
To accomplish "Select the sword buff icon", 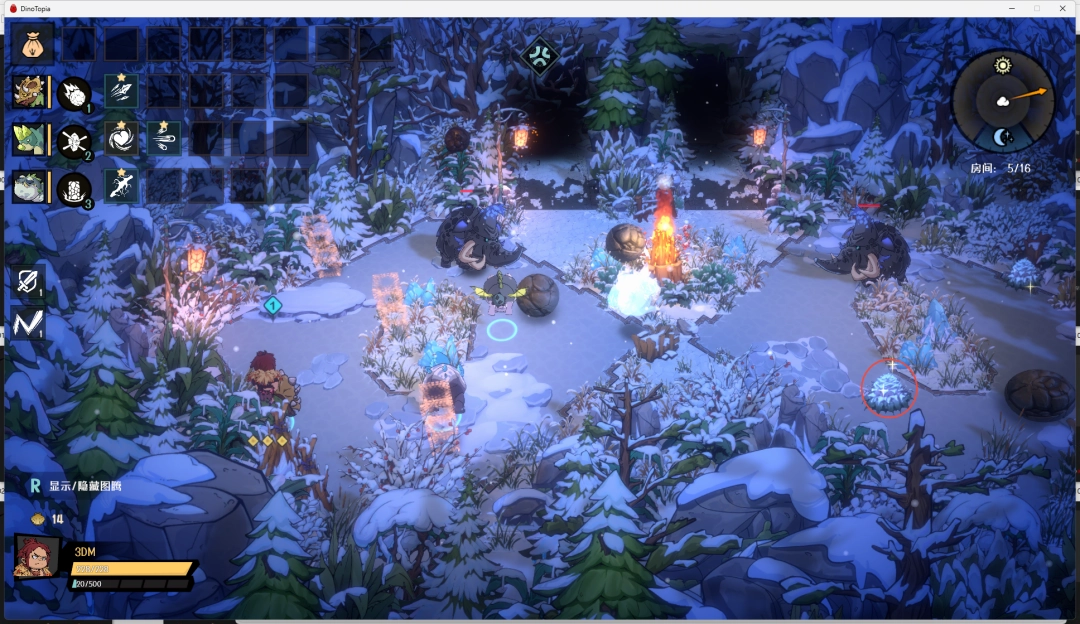I will (27, 282).
